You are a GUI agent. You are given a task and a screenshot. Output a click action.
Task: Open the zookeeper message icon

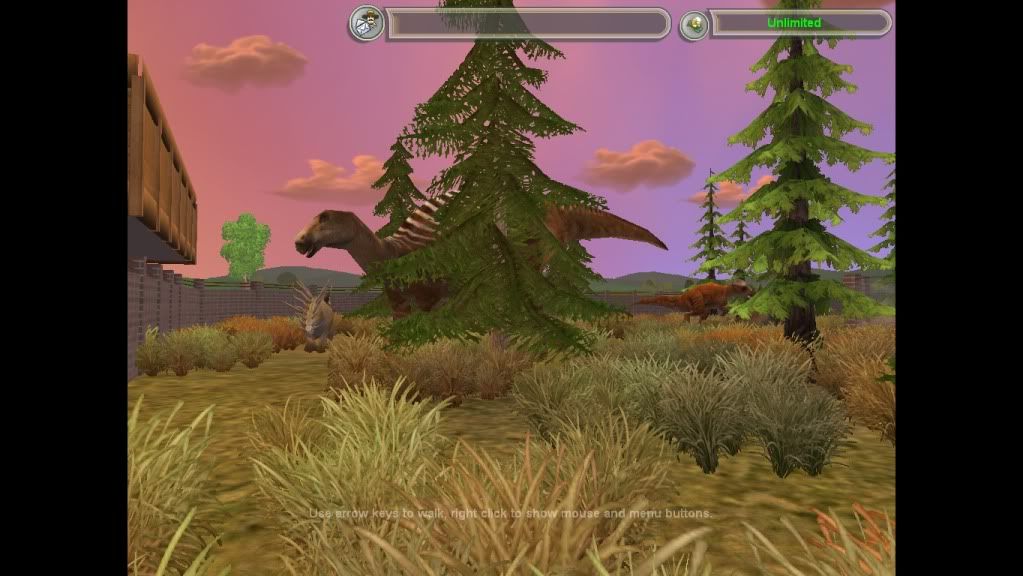click(366, 23)
